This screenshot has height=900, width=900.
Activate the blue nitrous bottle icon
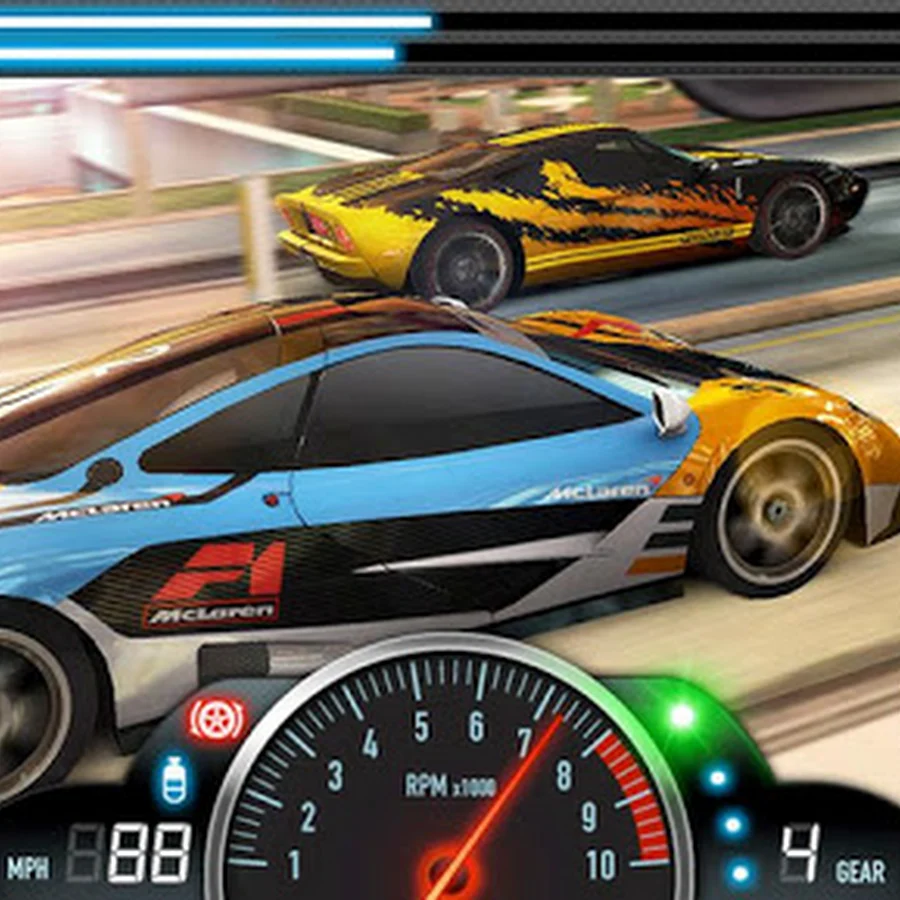(175, 780)
